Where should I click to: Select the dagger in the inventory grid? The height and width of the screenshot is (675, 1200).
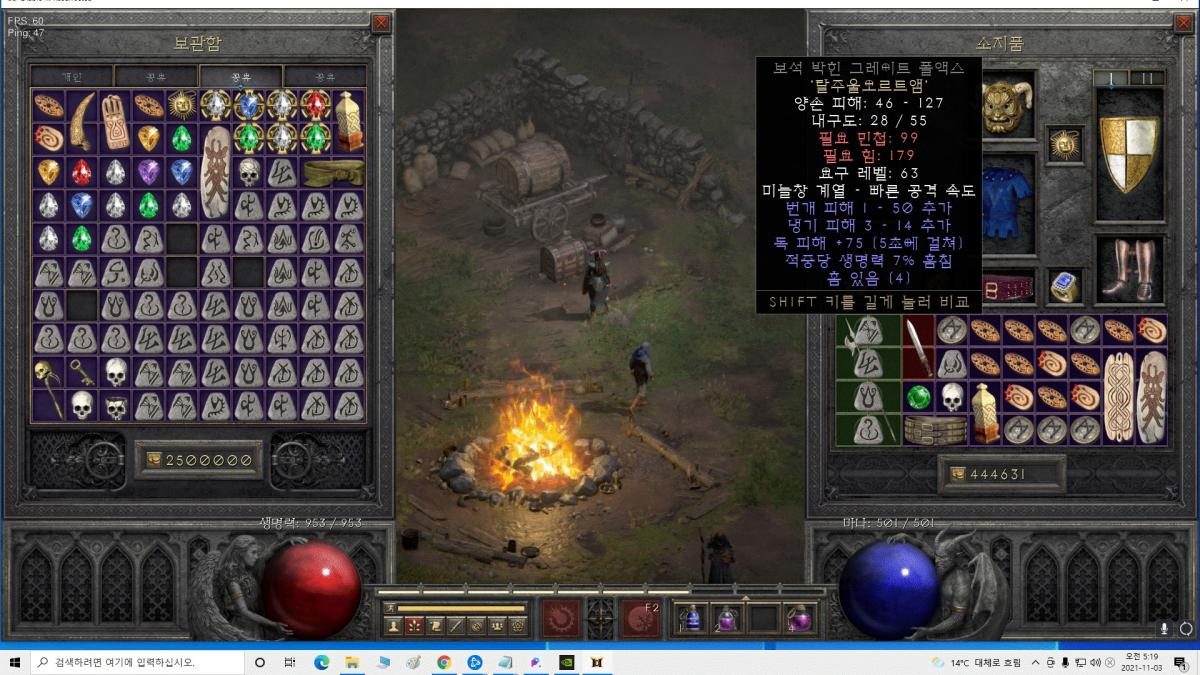[918, 346]
